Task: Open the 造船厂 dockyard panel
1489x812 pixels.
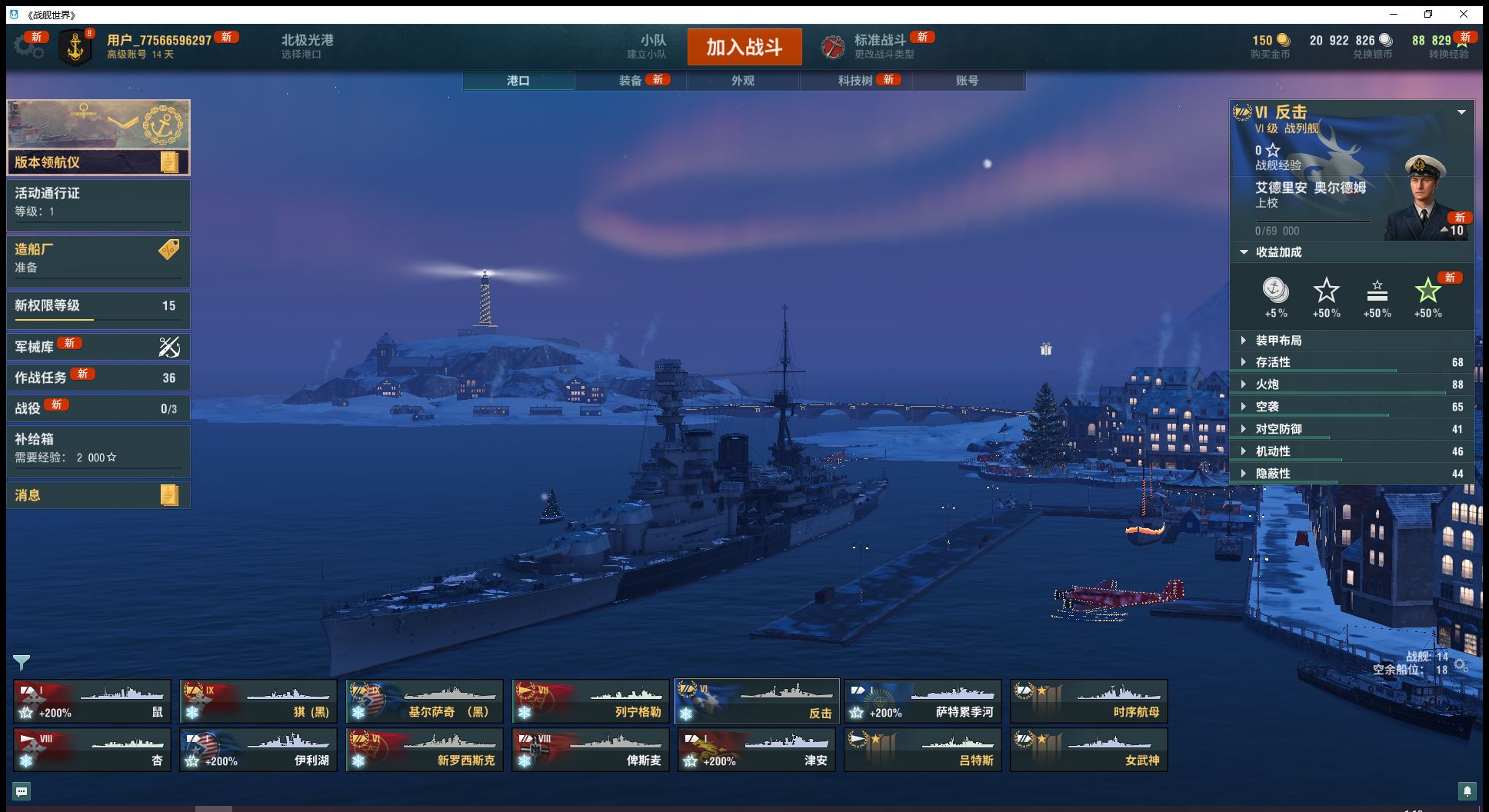Action: pyautogui.click(x=98, y=258)
